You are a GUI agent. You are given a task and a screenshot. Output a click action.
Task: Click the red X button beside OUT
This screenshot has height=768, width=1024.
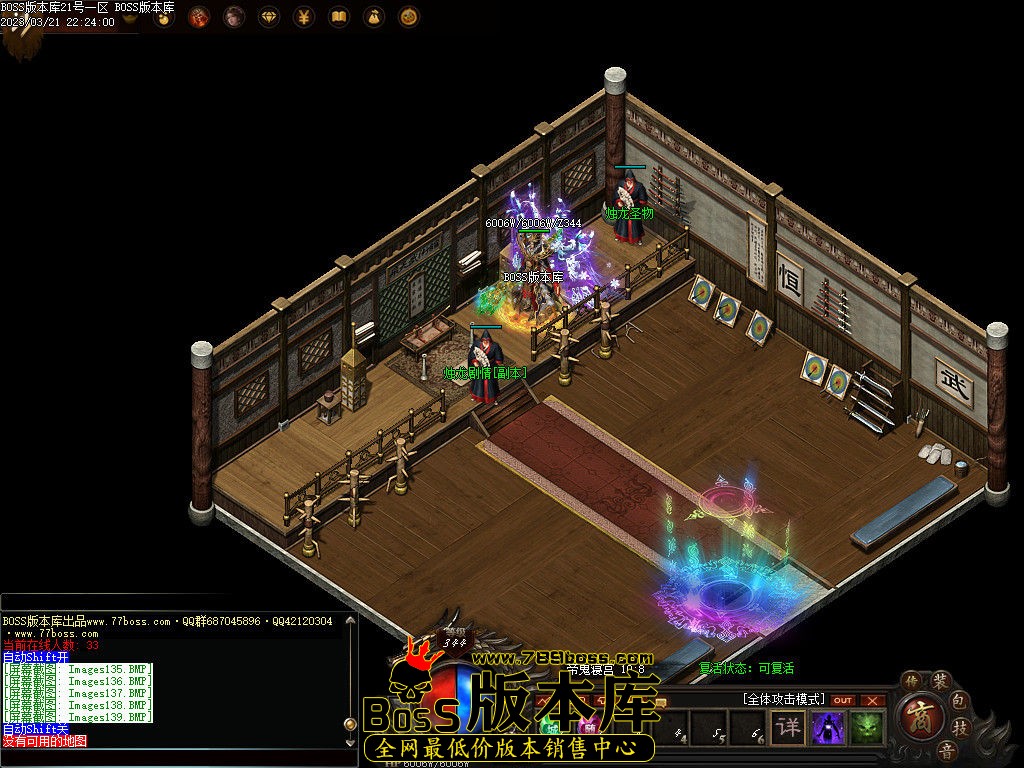873,700
